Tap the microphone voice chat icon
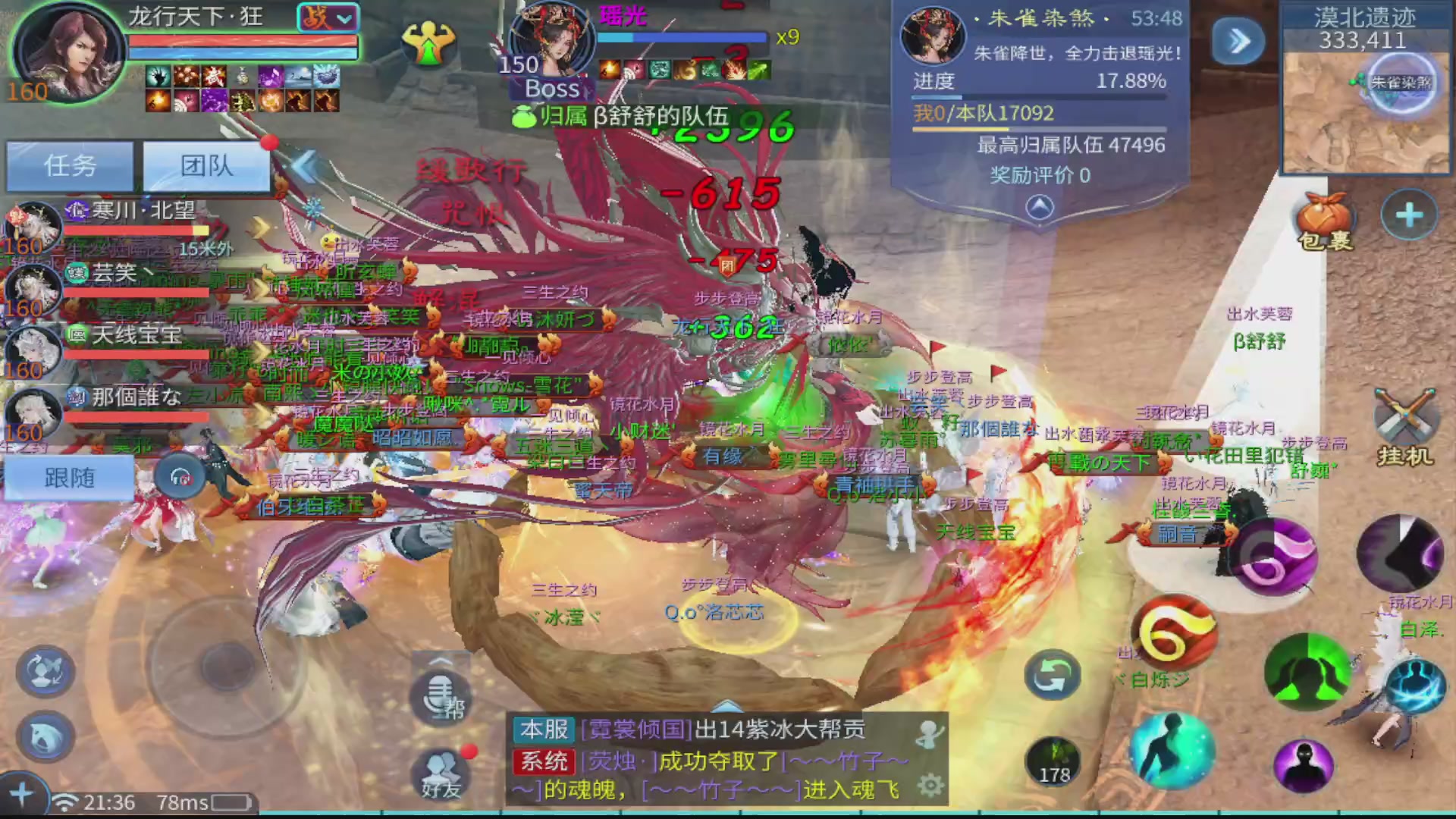 (x=442, y=695)
